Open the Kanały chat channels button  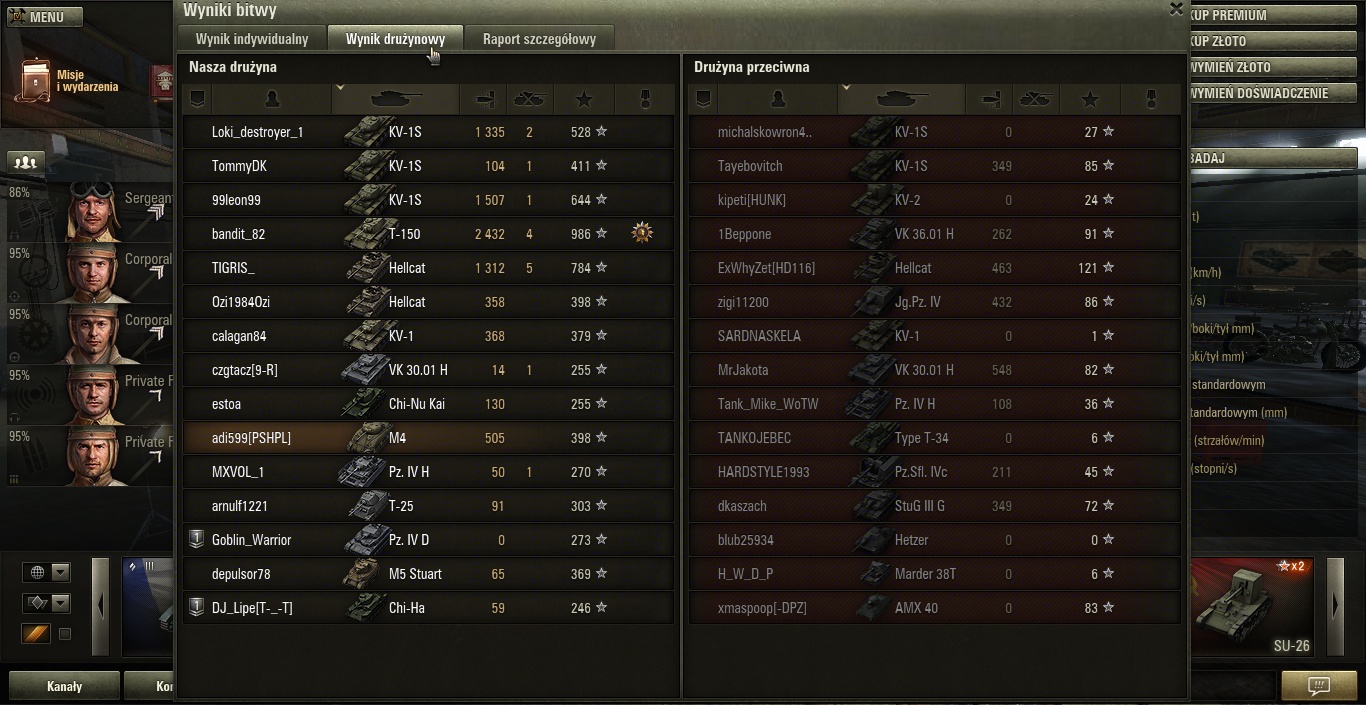pos(65,687)
